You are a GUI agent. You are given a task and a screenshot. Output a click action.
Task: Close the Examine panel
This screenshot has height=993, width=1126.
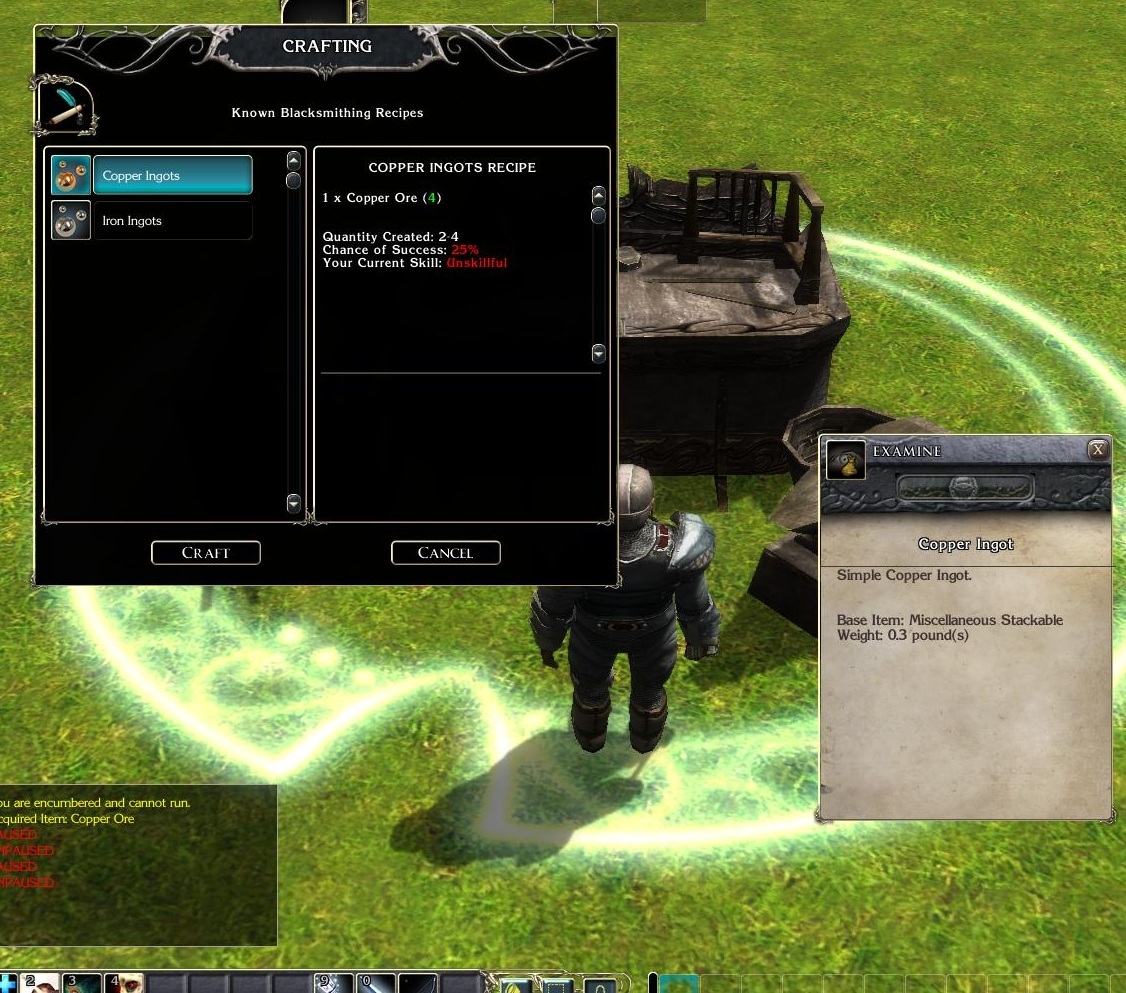[x=1098, y=450]
